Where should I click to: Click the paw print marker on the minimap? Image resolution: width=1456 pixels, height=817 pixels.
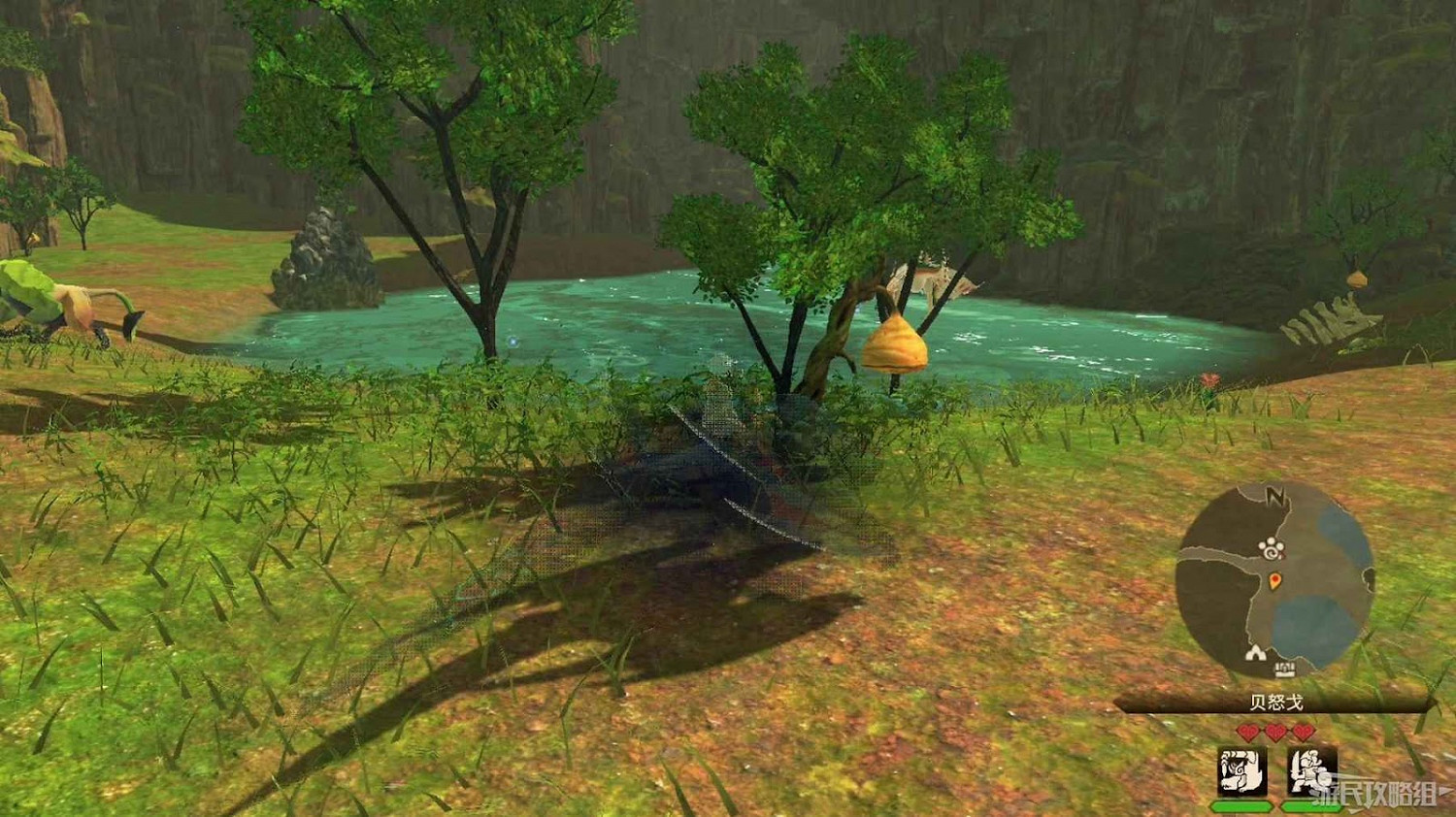coord(1272,547)
